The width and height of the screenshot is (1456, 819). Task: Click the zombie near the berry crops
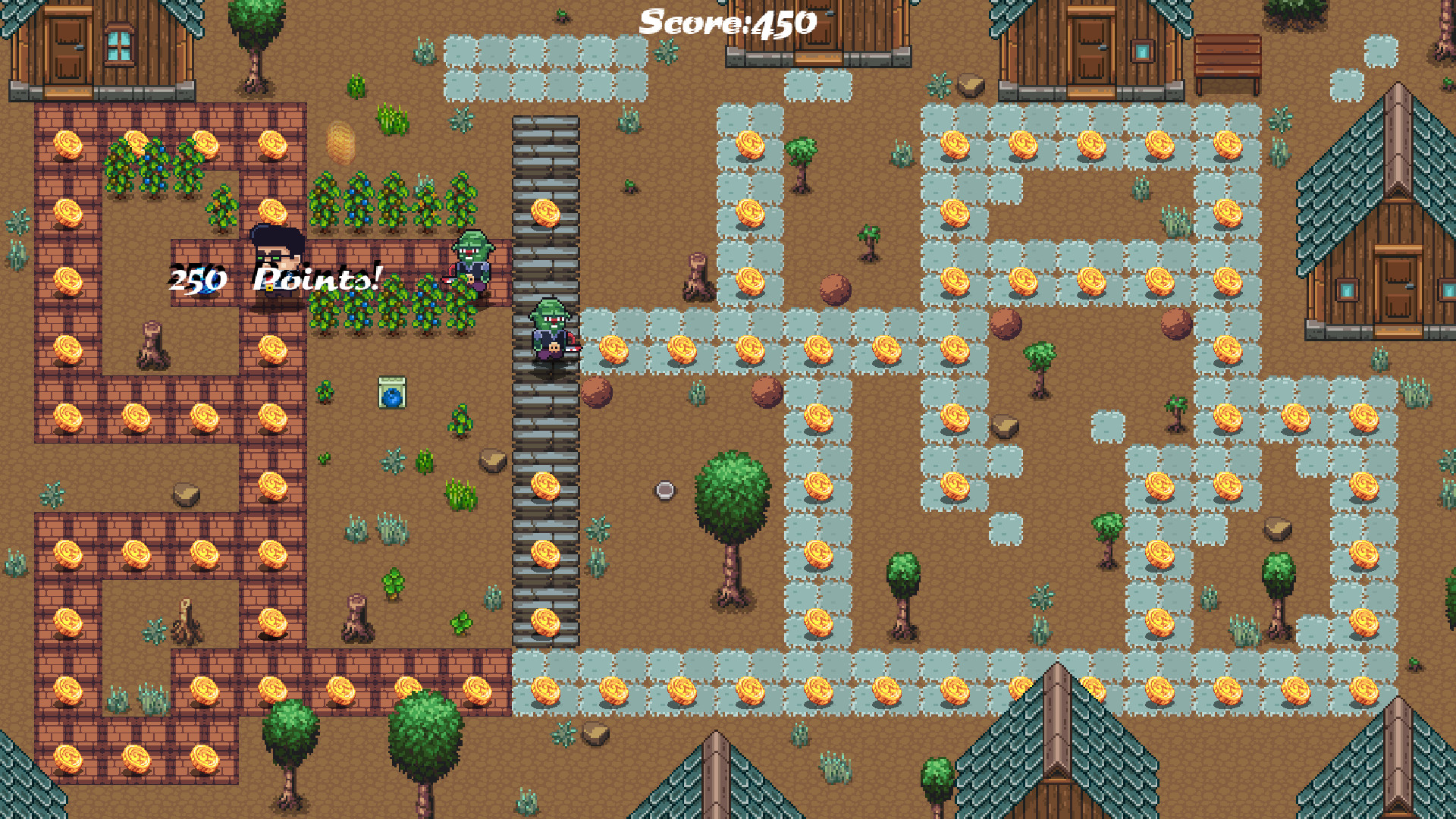coord(472,262)
